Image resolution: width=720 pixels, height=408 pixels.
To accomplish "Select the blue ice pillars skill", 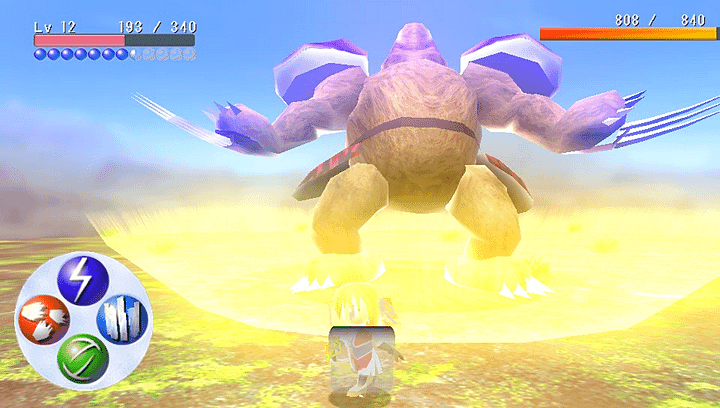I will [x=122, y=320].
